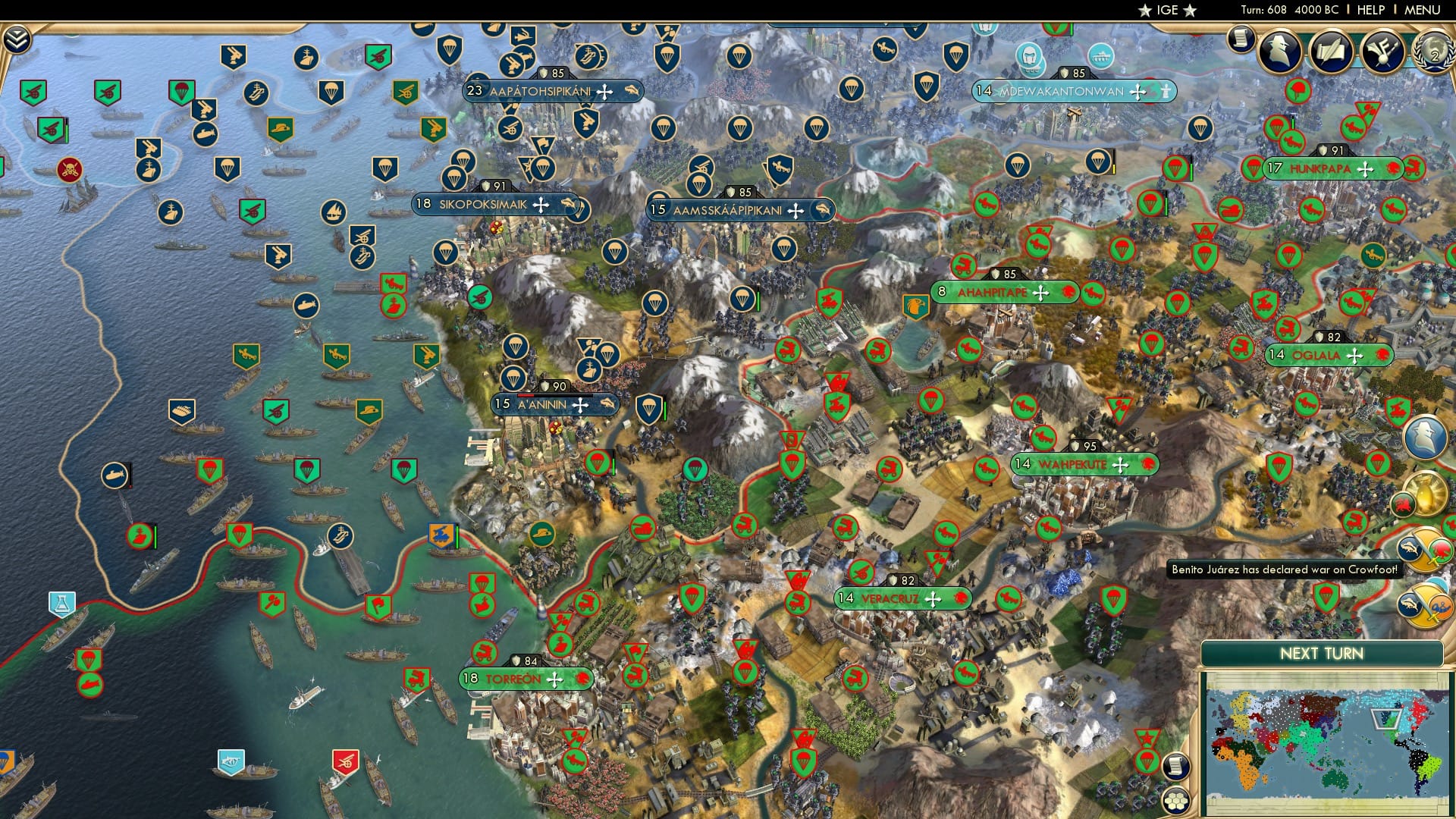
Task: Open the Espionage overview spy icon
Action: tap(1279, 49)
